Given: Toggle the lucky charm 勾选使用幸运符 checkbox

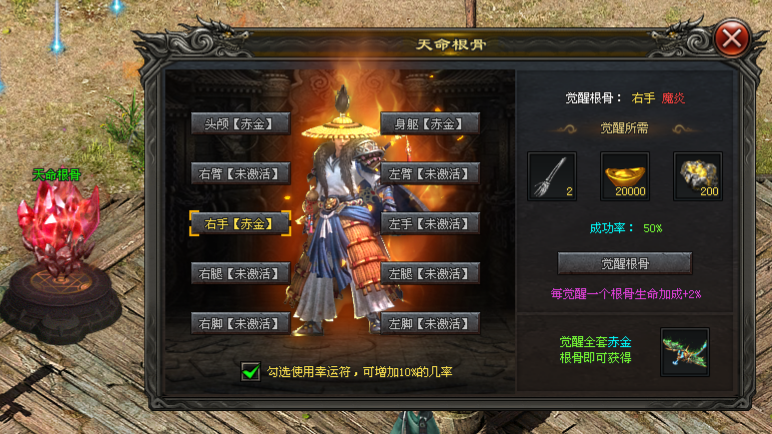Looking at the screenshot, I should click(x=250, y=372).
